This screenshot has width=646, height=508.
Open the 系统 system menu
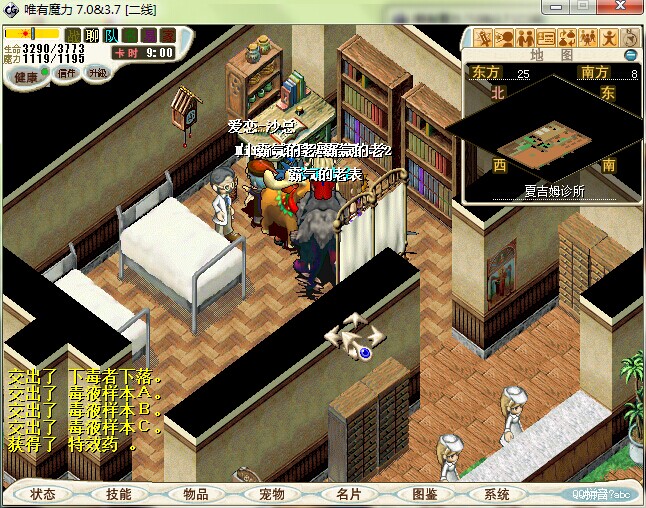click(497, 494)
